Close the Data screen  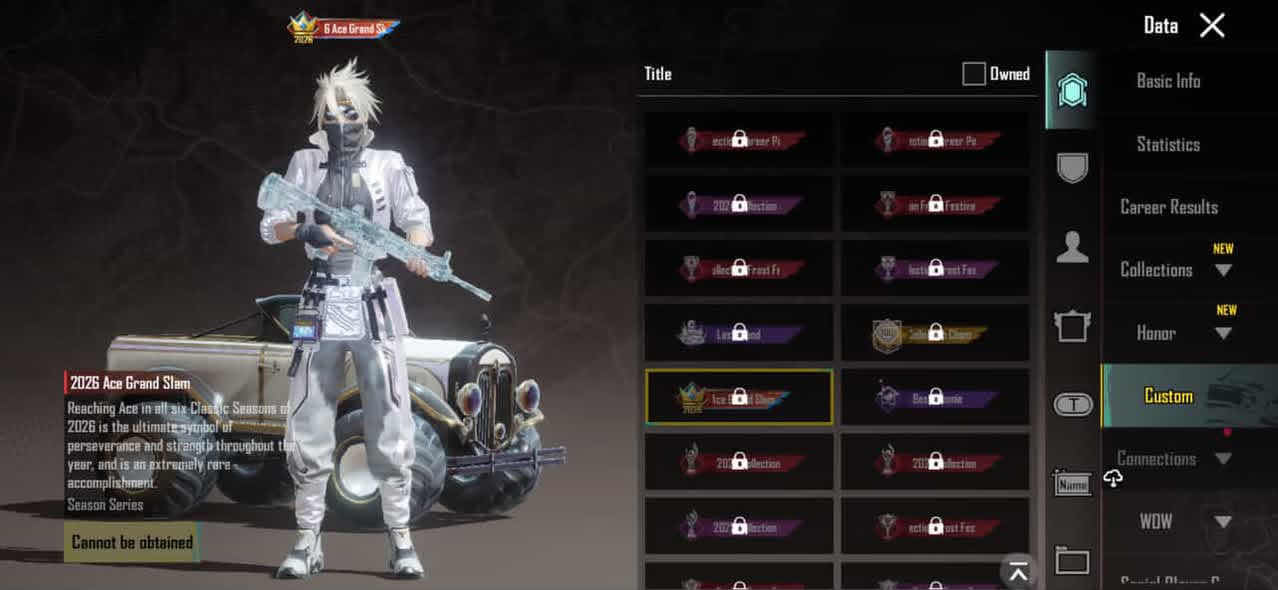(1212, 26)
